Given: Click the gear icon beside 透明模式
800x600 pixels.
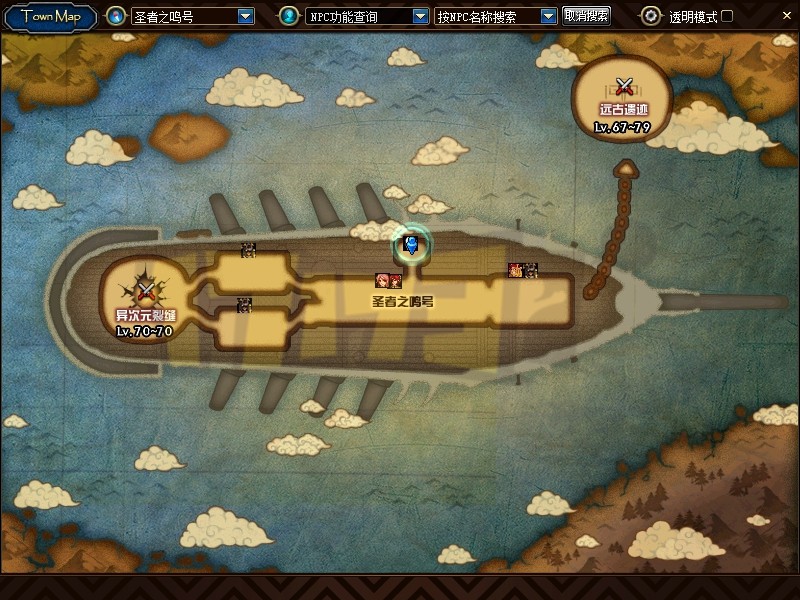Looking at the screenshot, I should click(x=651, y=16).
